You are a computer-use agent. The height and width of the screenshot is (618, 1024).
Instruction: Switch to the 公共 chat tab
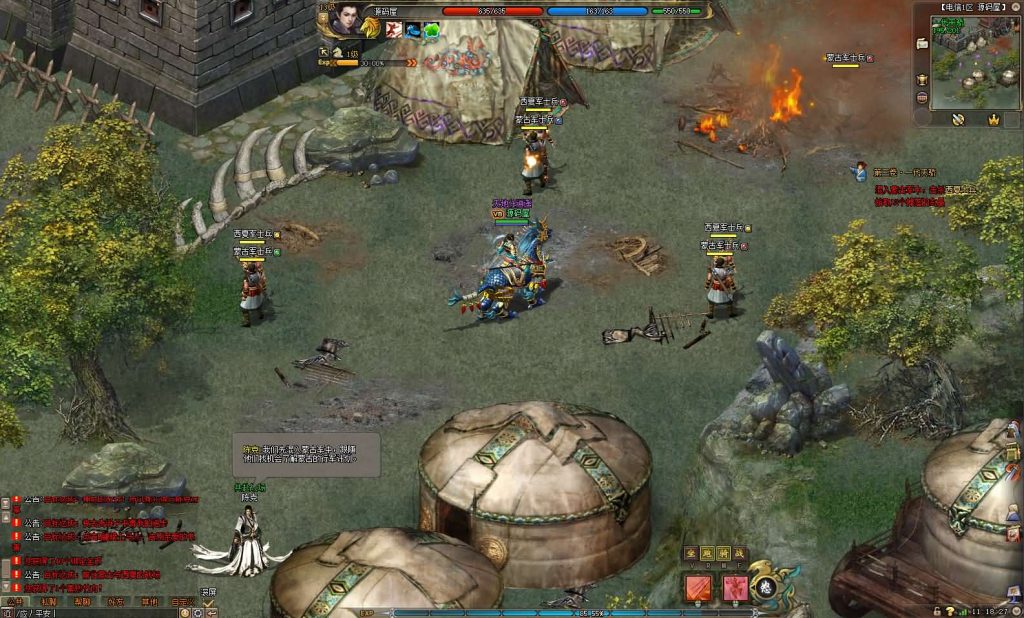pos(14,602)
